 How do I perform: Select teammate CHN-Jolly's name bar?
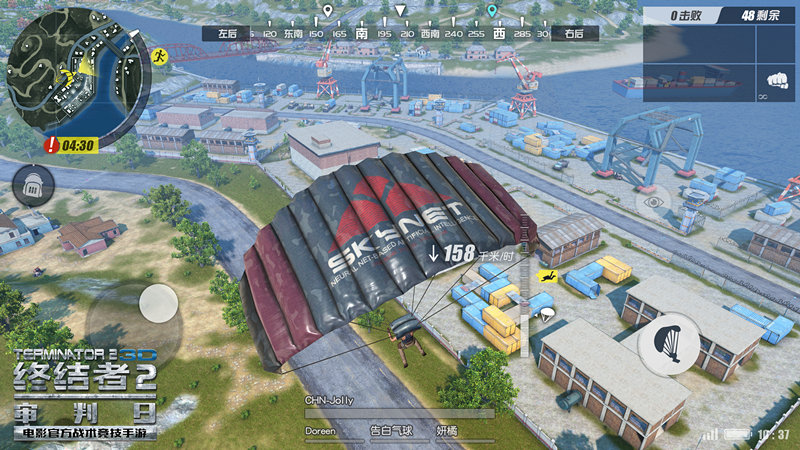(398, 406)
